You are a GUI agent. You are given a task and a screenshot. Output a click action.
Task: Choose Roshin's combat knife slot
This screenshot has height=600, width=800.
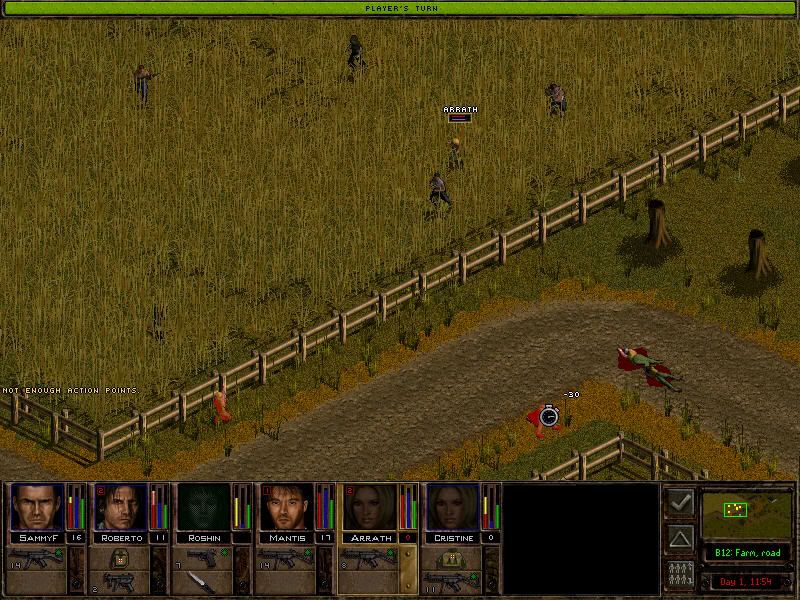pyautogui.click(x=204, y=582)
